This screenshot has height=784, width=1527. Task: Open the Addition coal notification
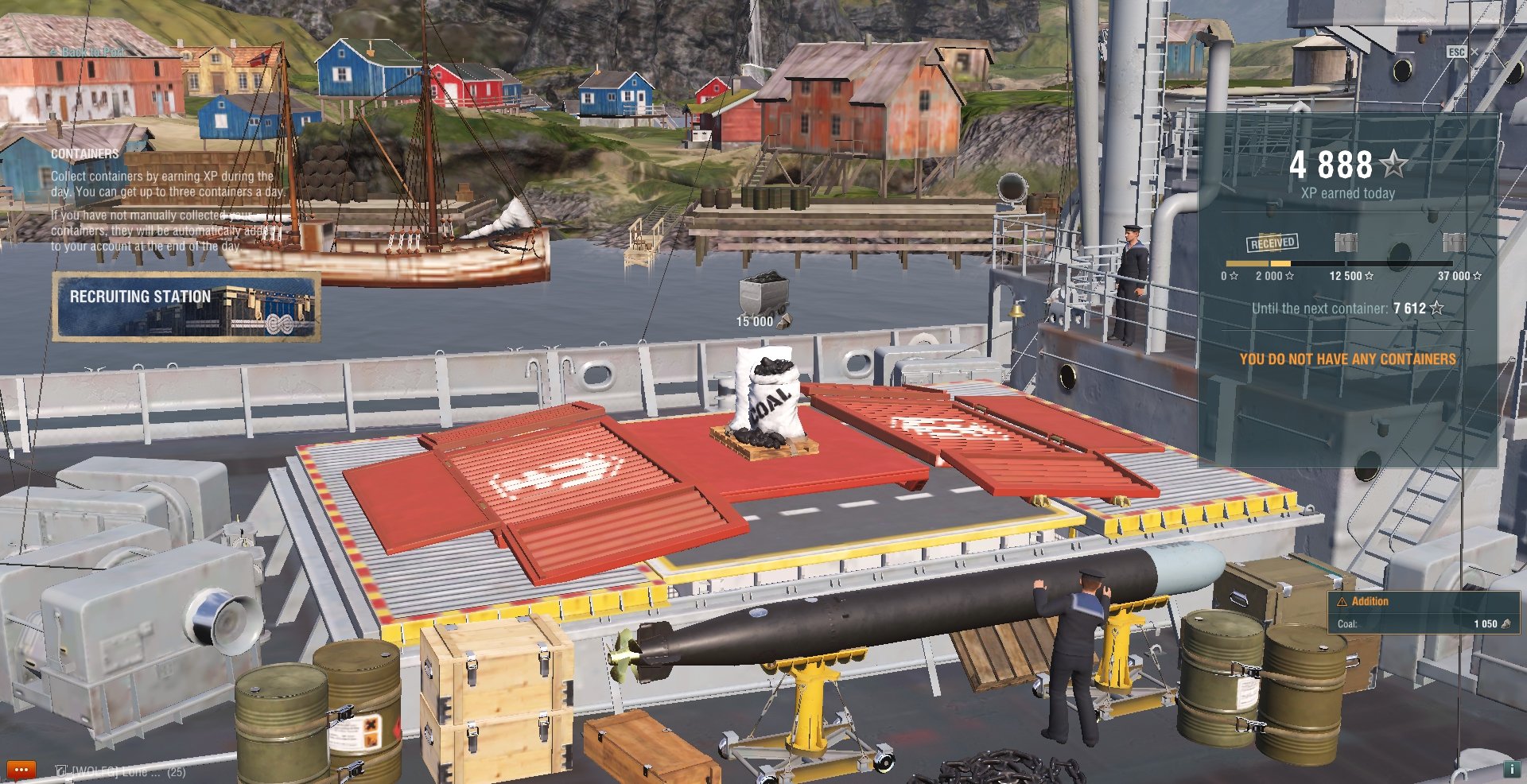[x=1423, y=612]
